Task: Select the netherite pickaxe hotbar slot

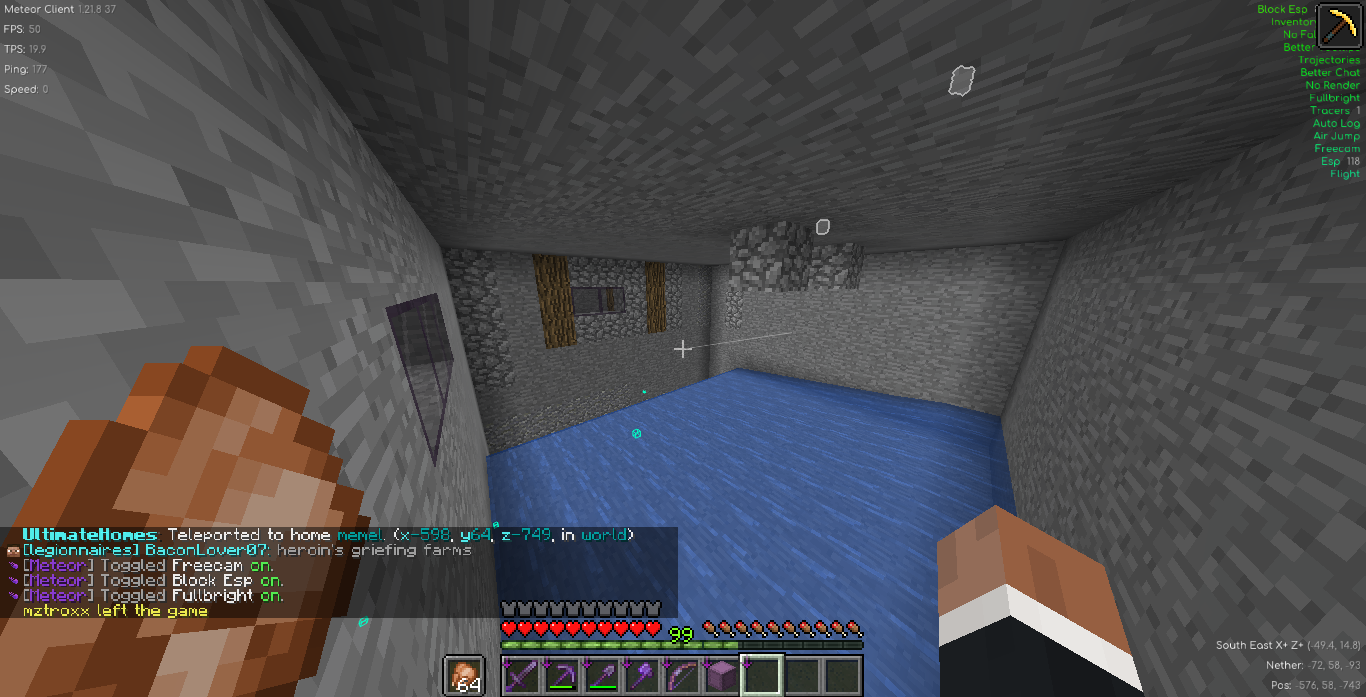Action: 561,676
